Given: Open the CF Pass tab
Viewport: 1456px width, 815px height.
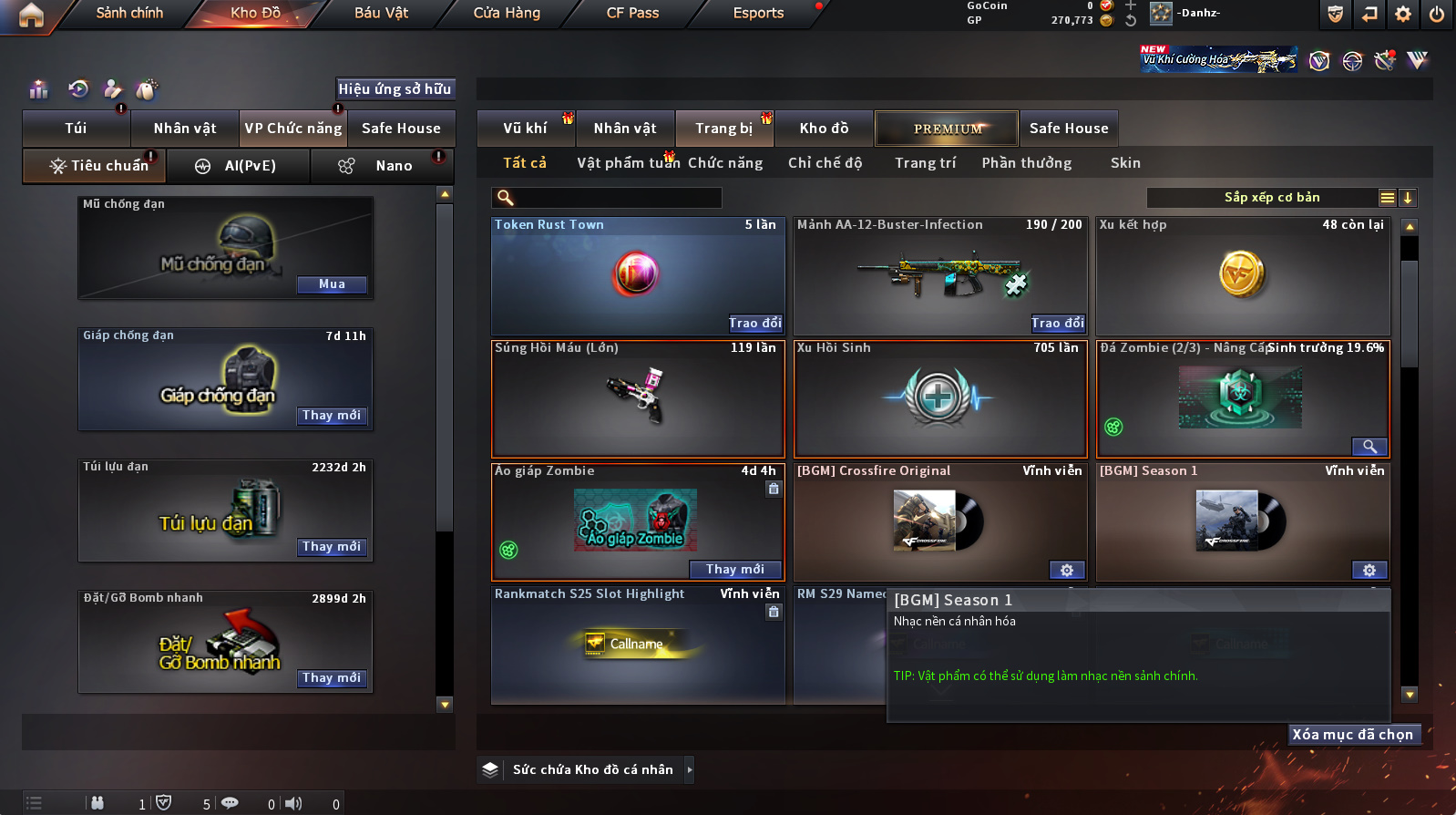Looking at the screenshot, I should tap(632, 13).
